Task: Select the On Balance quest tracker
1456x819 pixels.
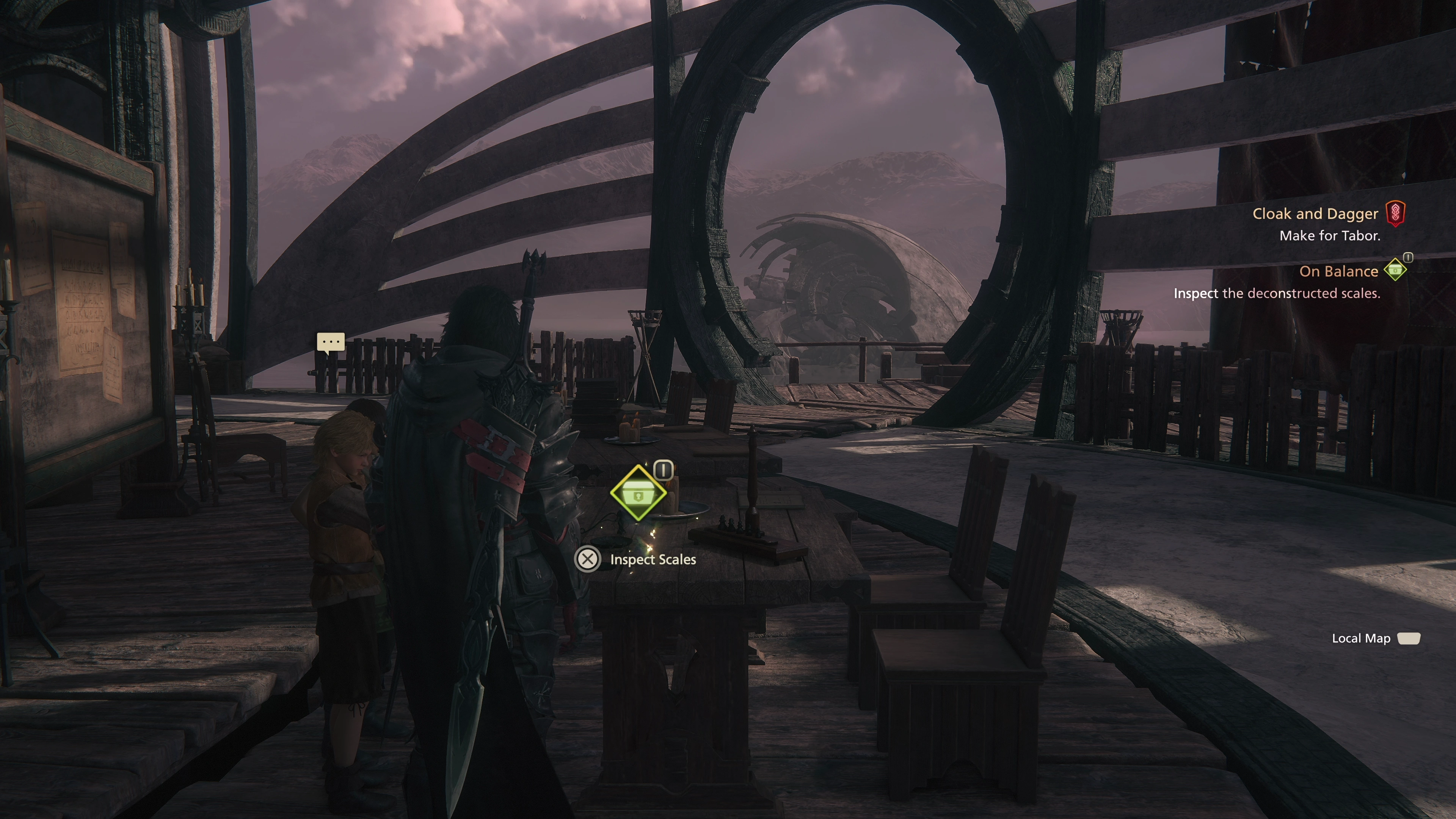Action: point(1338,272)
